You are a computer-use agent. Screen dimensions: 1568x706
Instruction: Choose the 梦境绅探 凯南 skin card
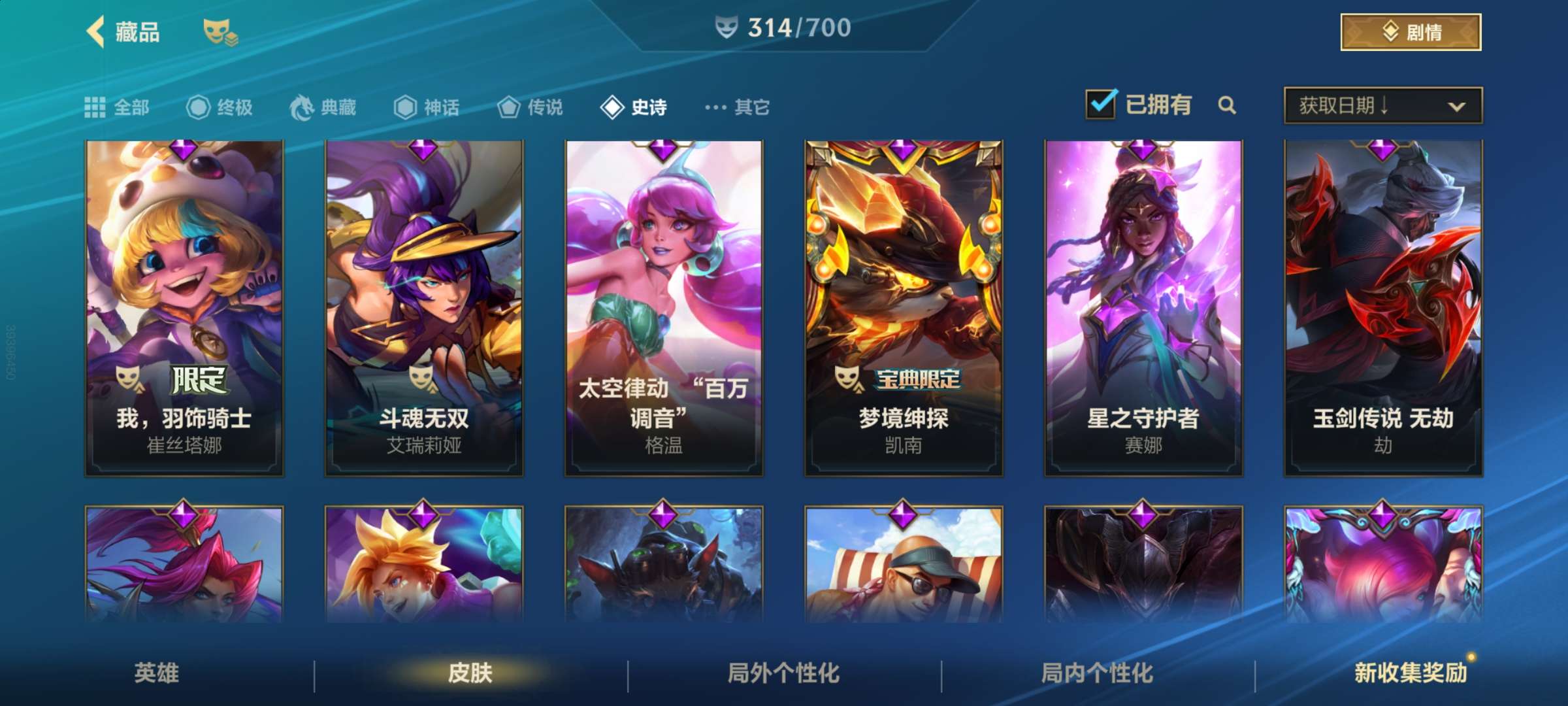coord(904,307)
